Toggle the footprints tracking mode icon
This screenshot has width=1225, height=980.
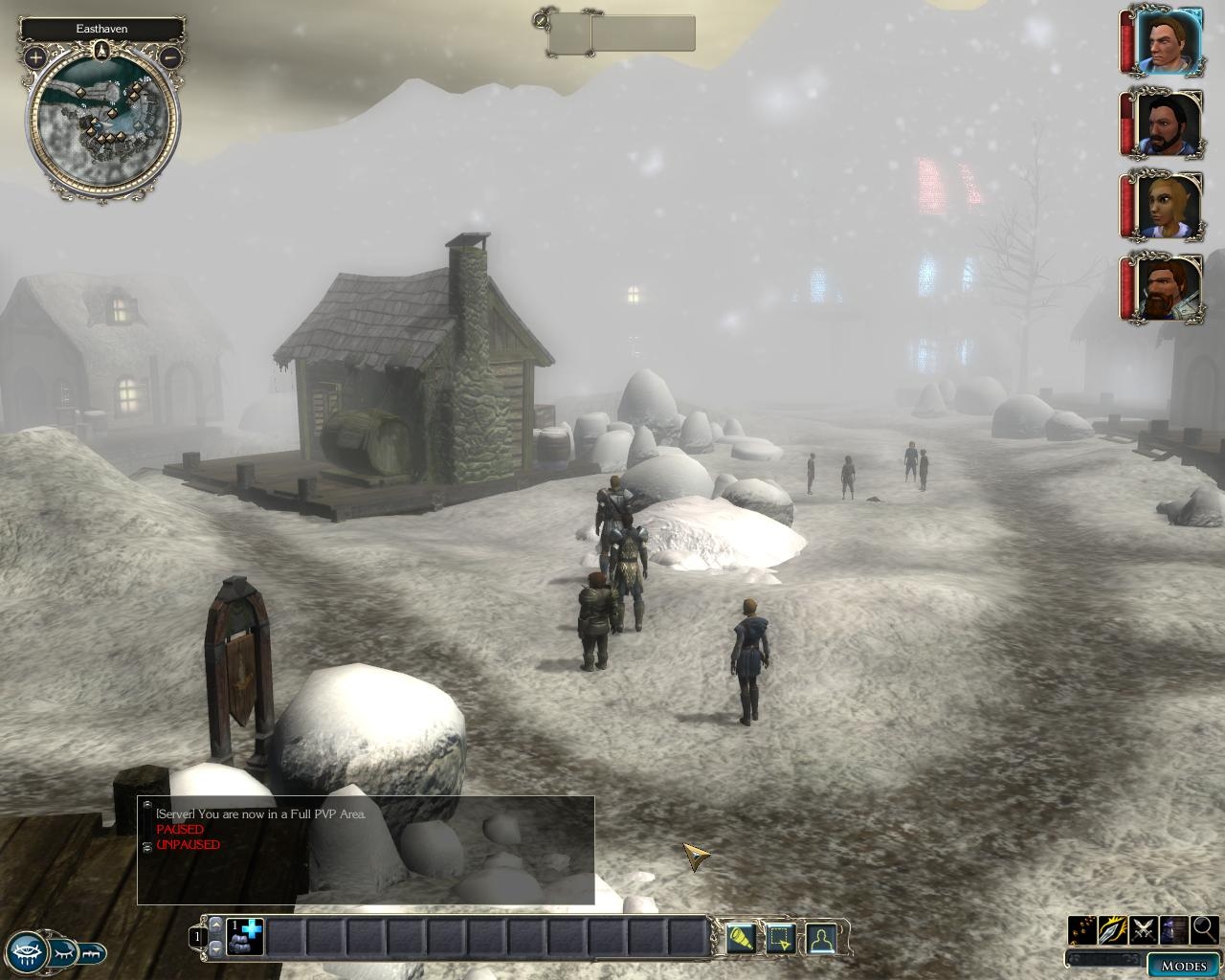(x=1082, y=929)
